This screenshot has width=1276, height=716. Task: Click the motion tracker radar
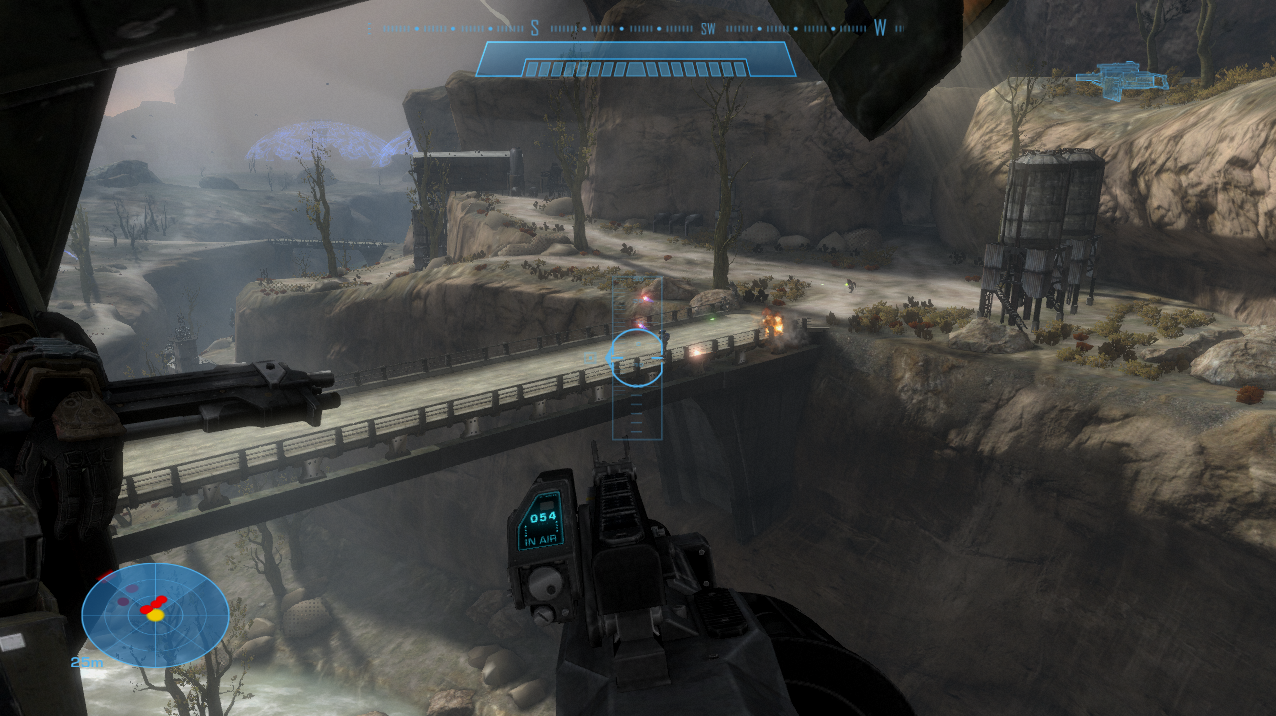pyautogui.click(x=155, y=614)
